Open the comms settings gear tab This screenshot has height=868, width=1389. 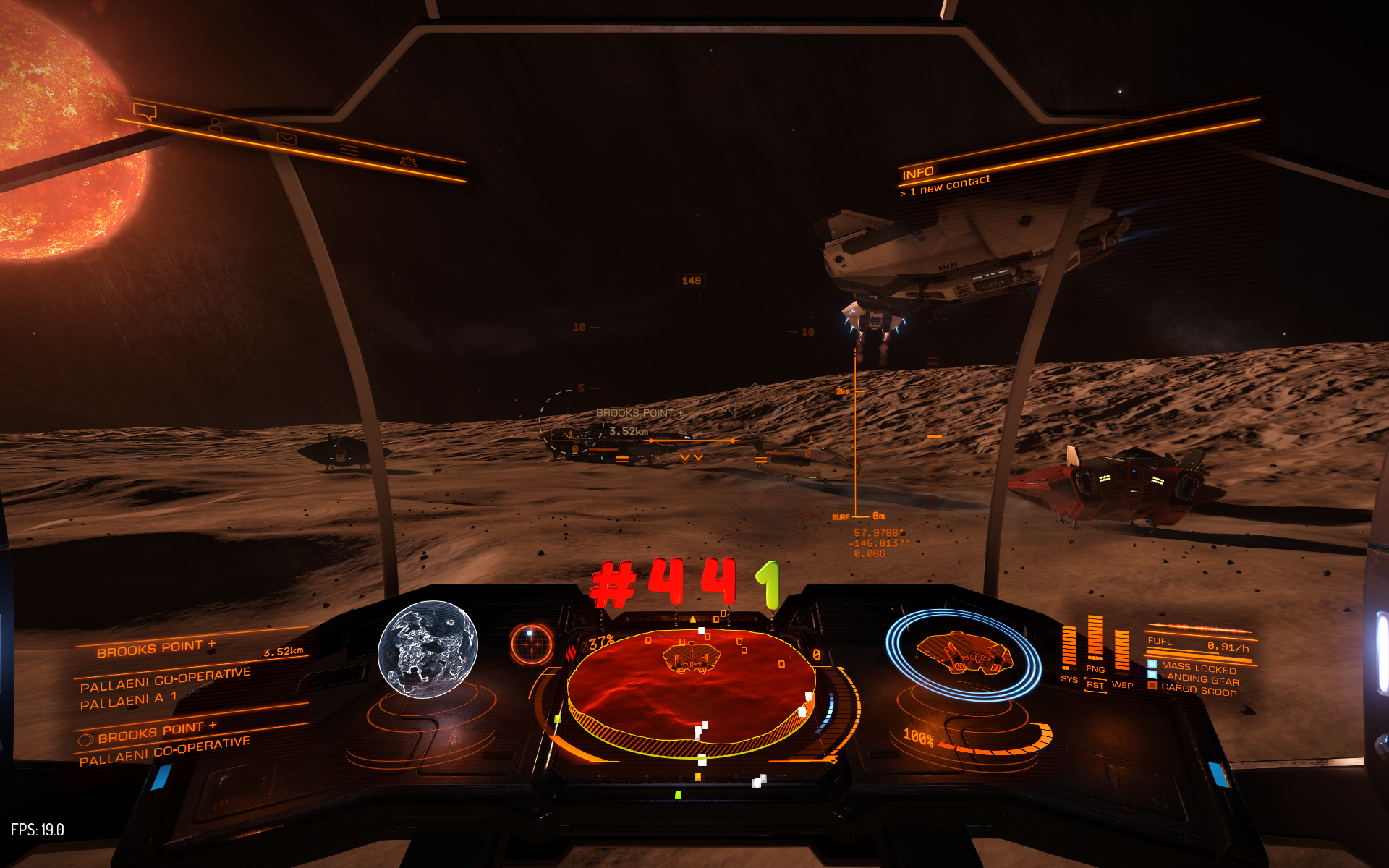[x=409, y=161]
